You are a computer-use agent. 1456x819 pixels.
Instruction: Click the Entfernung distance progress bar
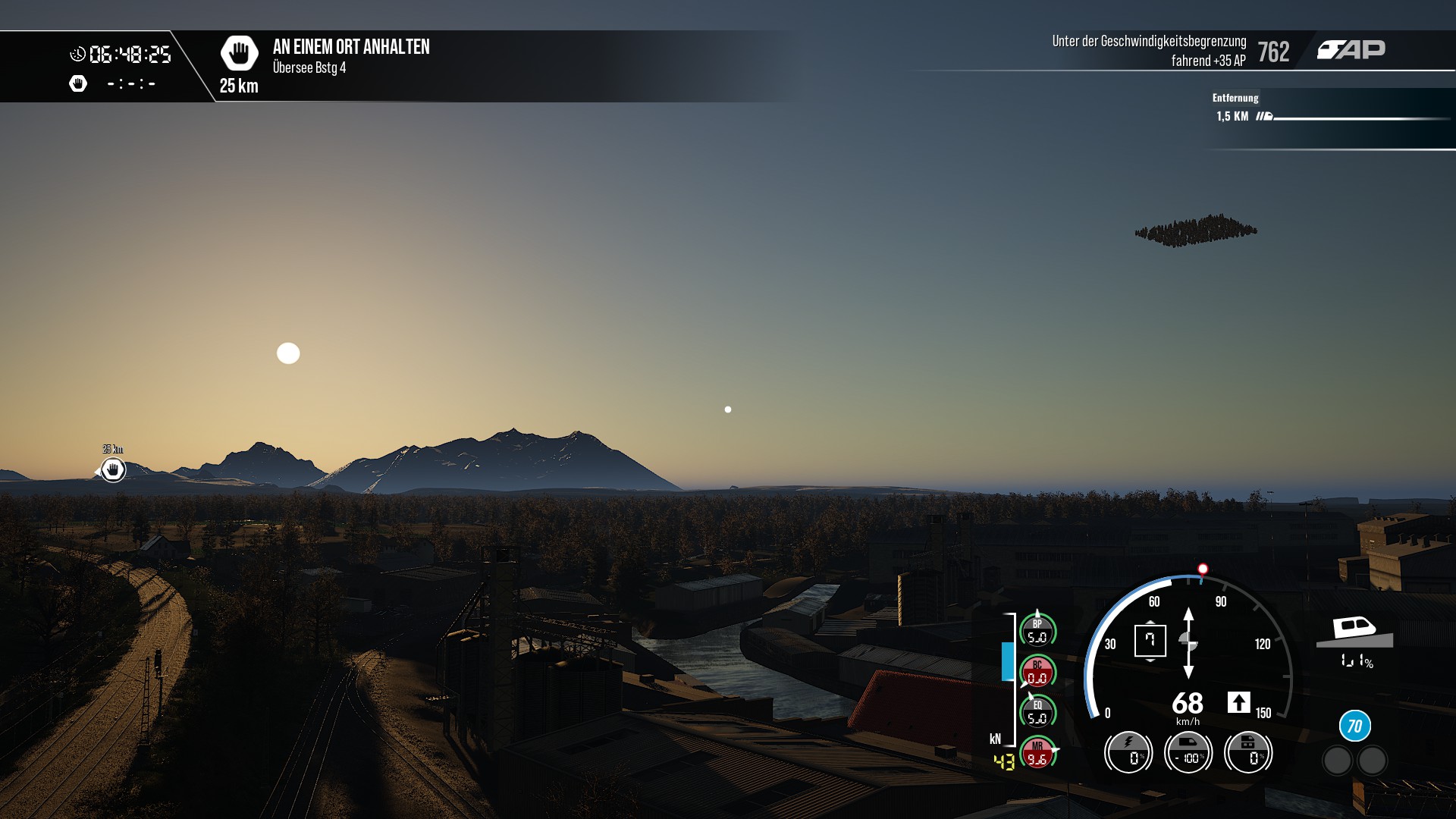click(x=1361, y=118)
